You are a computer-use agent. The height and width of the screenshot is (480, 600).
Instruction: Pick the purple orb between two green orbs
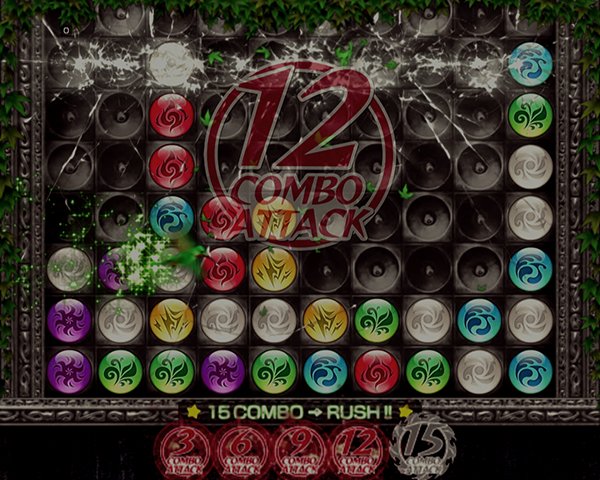pos(222,370)
